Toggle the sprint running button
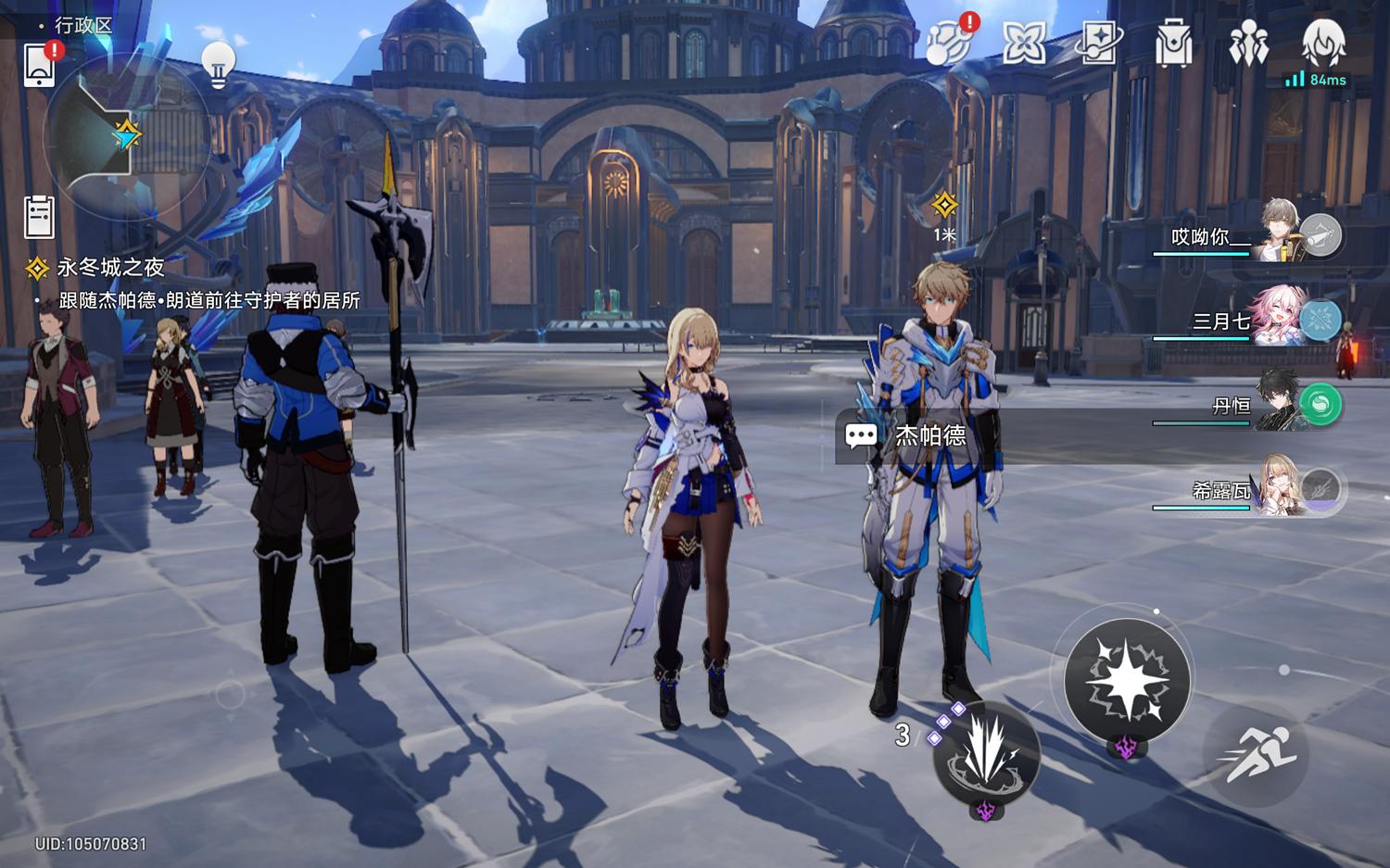The height and width of the screenshot is (868, 1390). [x=1256, y=752]
